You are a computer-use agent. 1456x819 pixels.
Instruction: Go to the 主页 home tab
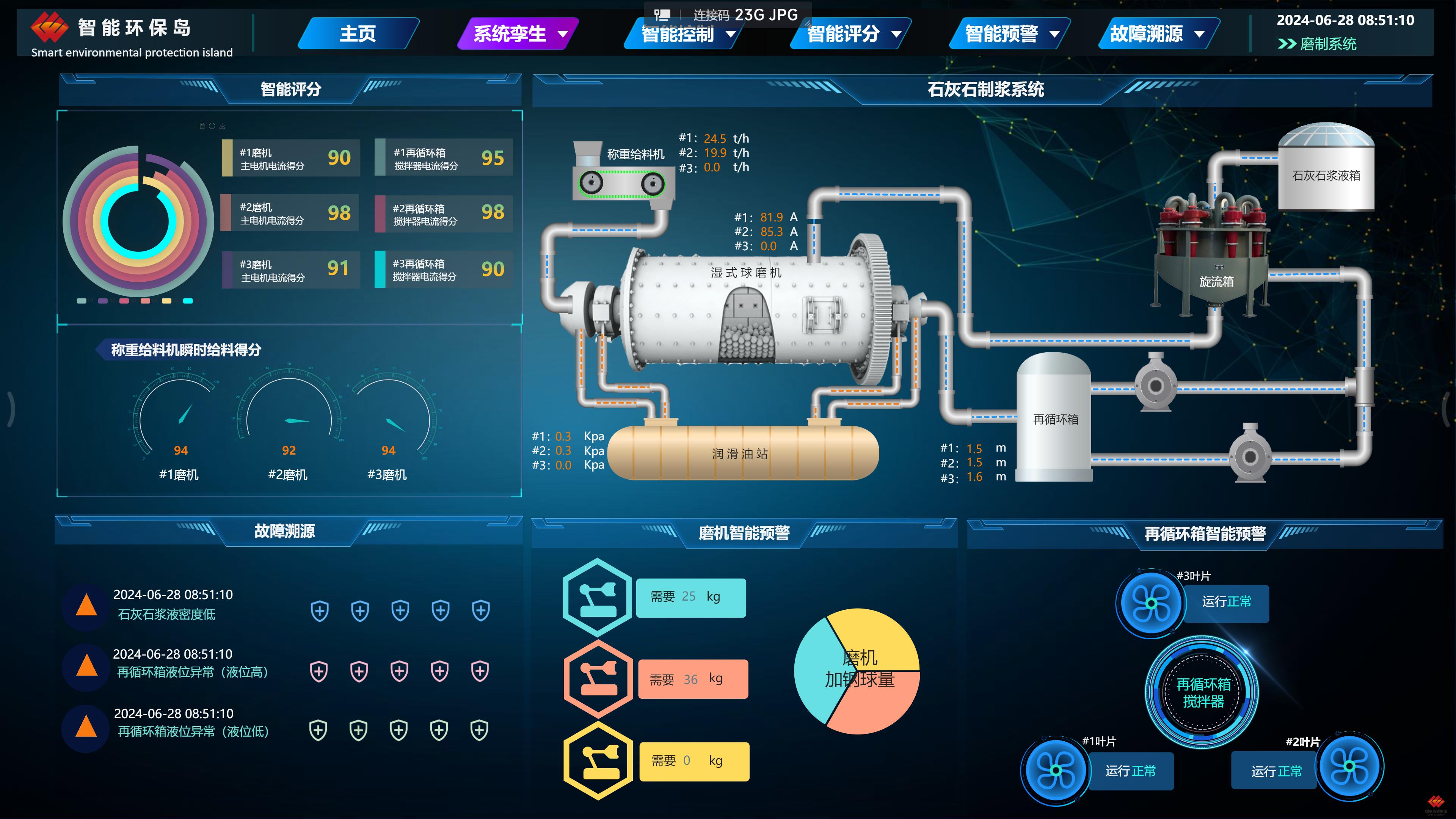point(358,34)
